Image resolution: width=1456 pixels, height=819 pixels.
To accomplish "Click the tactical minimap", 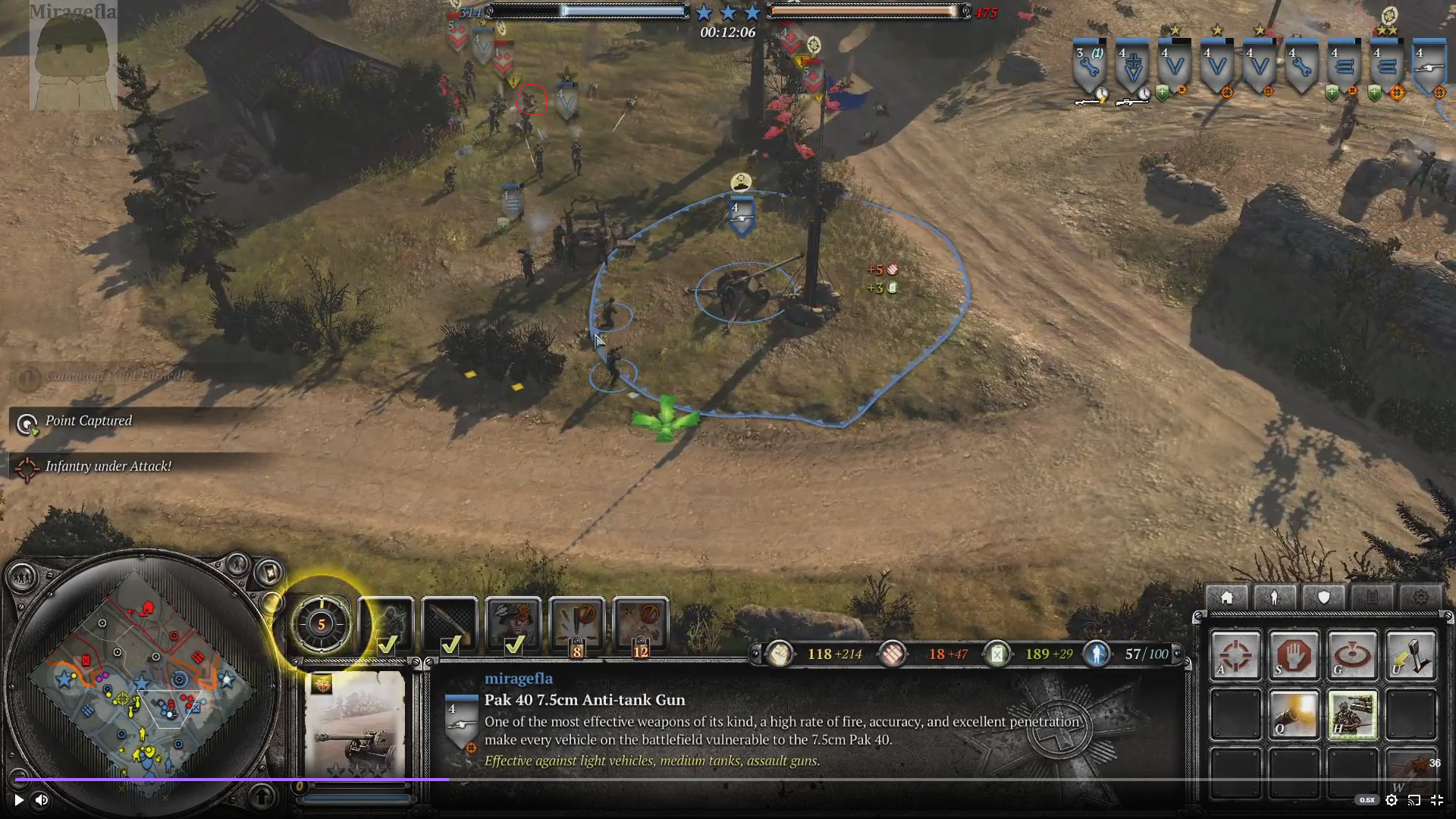I will (x=140, y=682).
